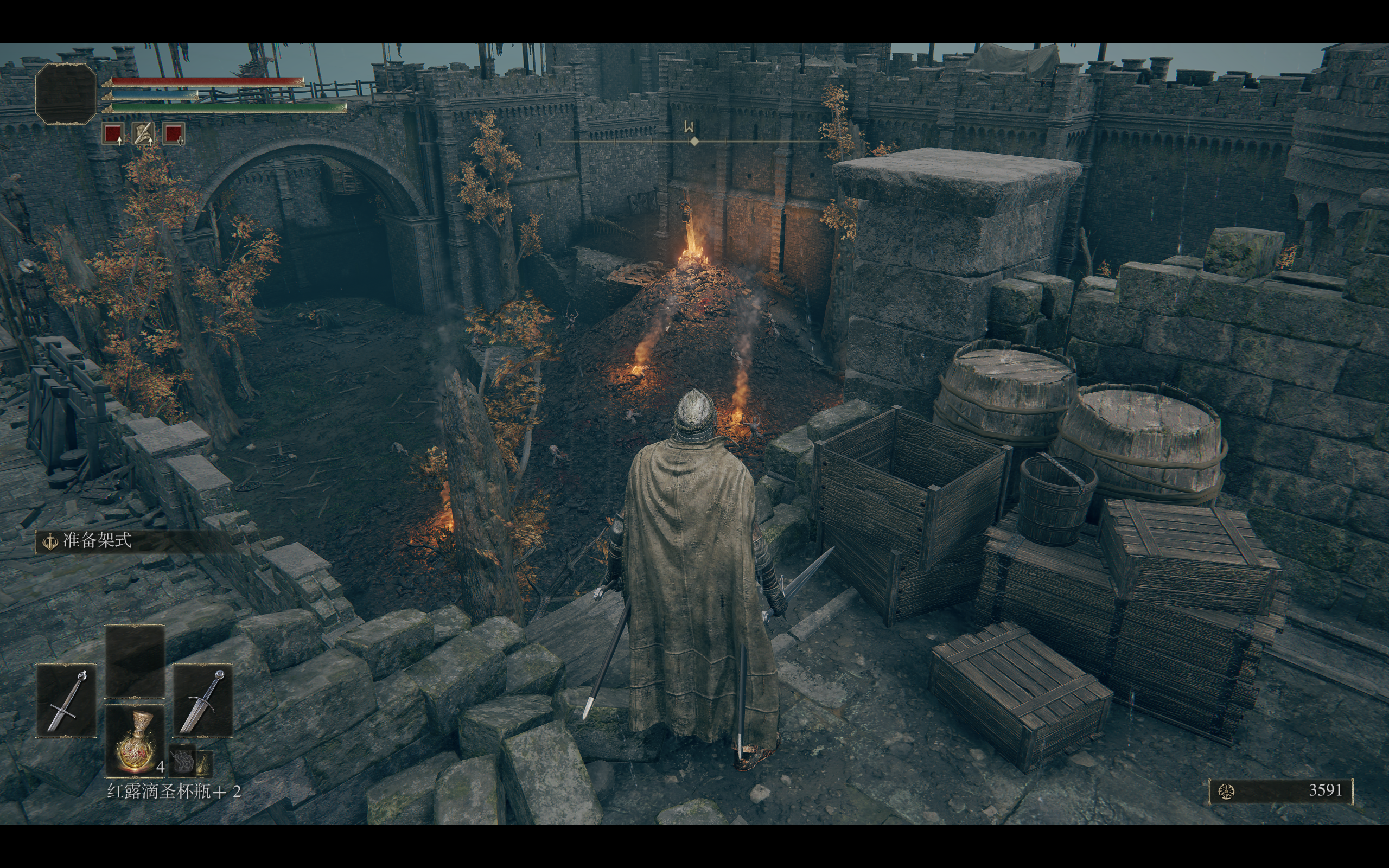The height and width of the screenshot is (868, 1389).
Task: Click the 准备架式 skill label
Action: (x=97, y=540)
